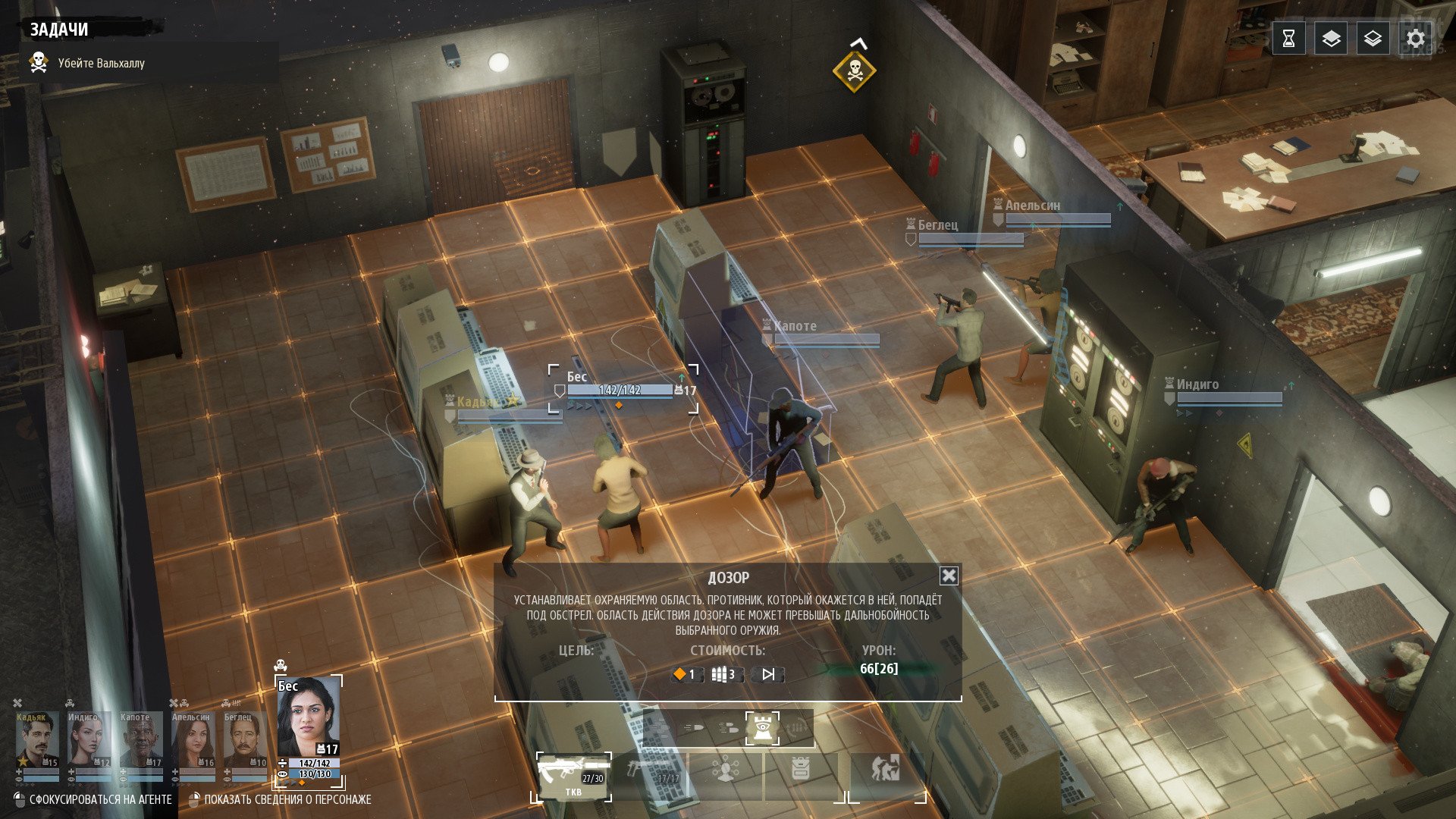Viewport: 1456px width, 819px height.
Task: Select agent Индиго portrait
Action: (89, 740)
